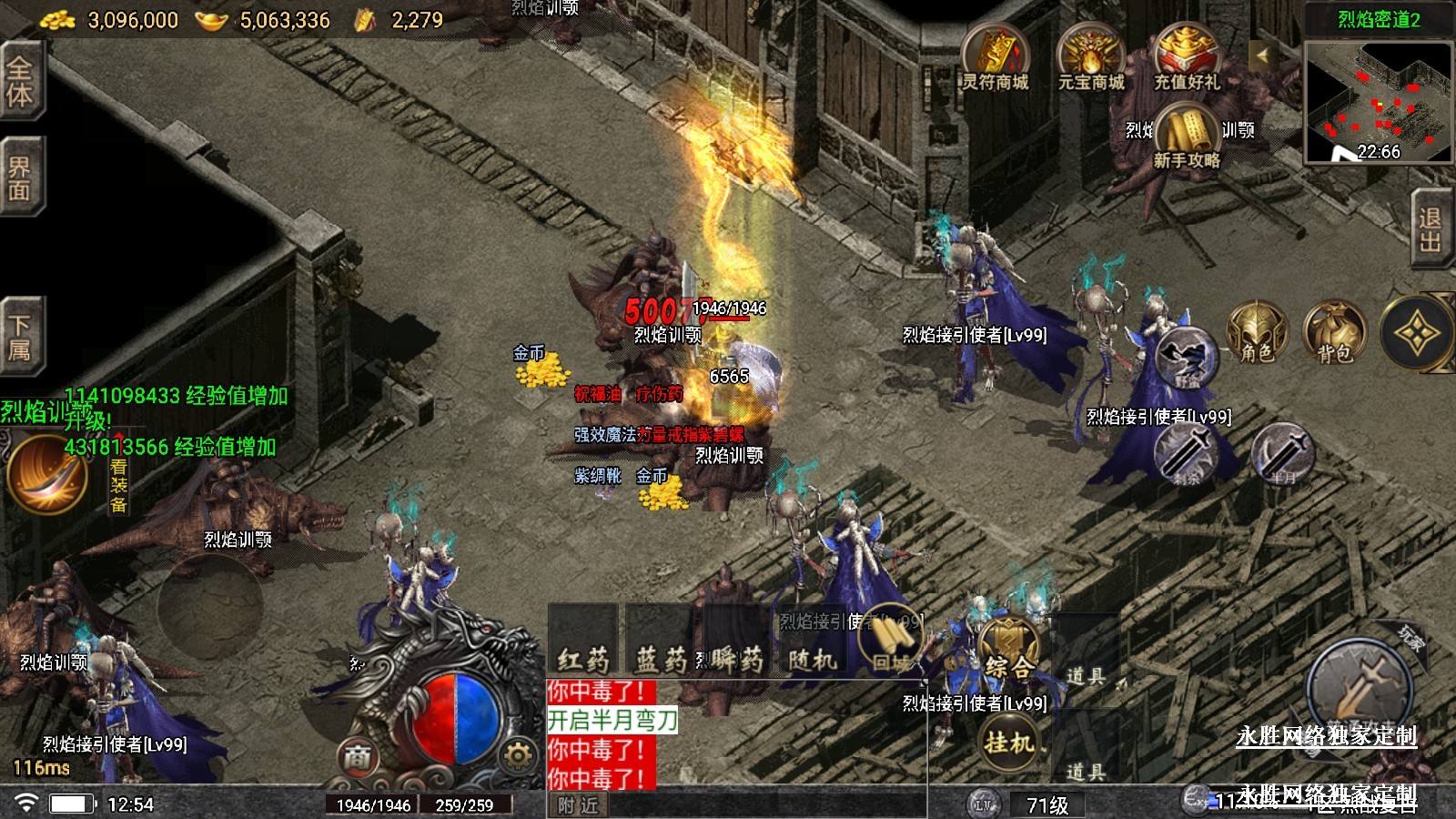Use the 刺杀 thrust sword skill
1456x819 pixels.
(1187, 452)
